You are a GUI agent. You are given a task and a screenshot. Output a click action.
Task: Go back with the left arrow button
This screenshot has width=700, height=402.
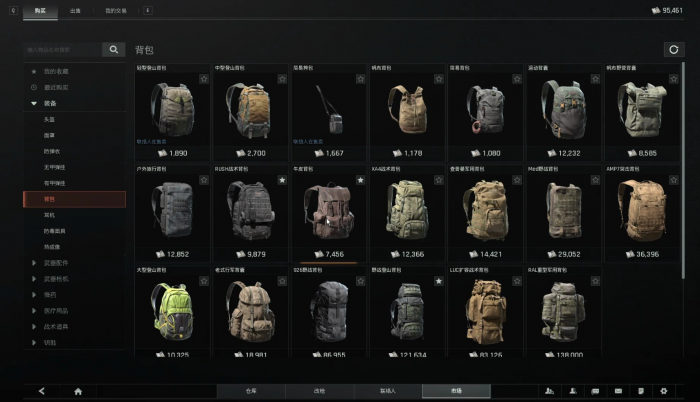pos(41,390)
